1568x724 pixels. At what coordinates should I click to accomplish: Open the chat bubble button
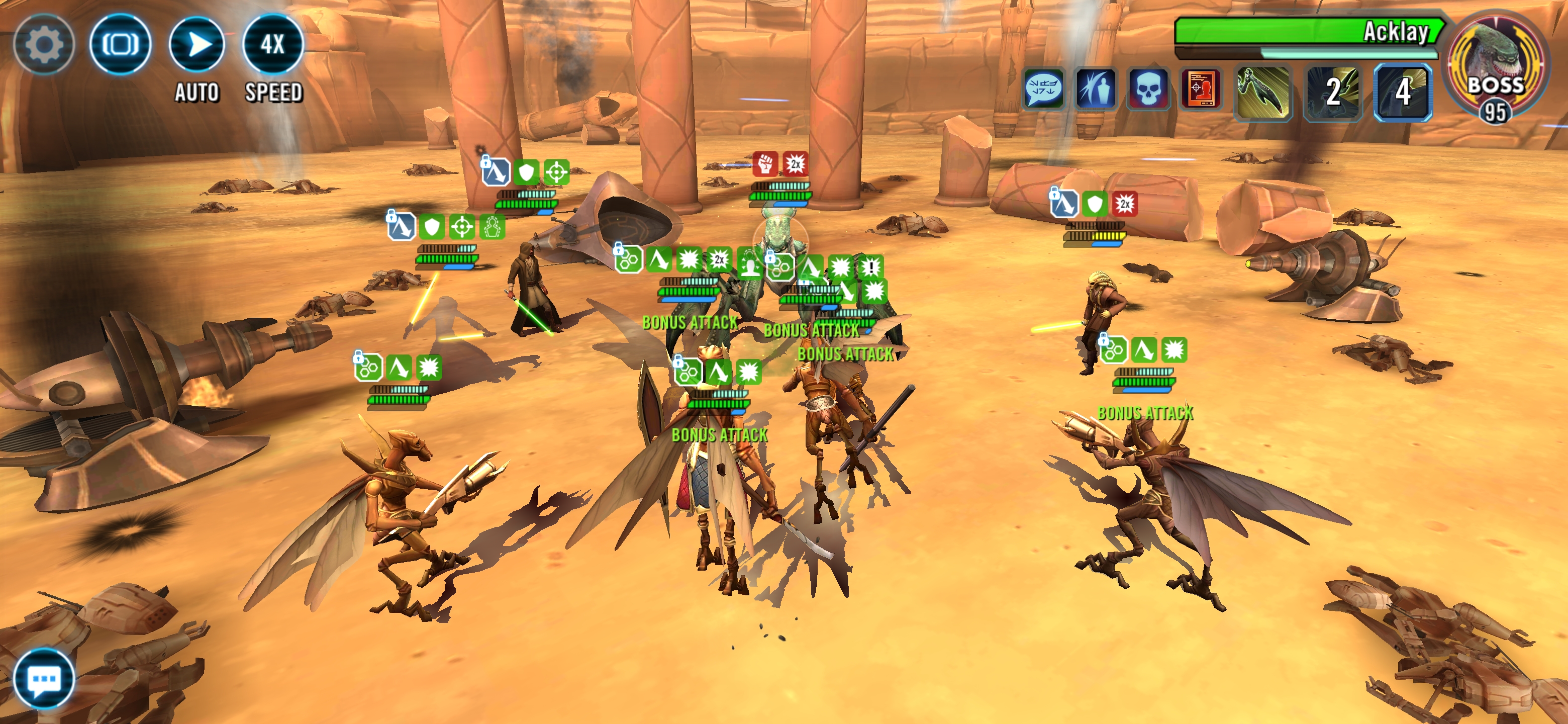pos(44,678)
